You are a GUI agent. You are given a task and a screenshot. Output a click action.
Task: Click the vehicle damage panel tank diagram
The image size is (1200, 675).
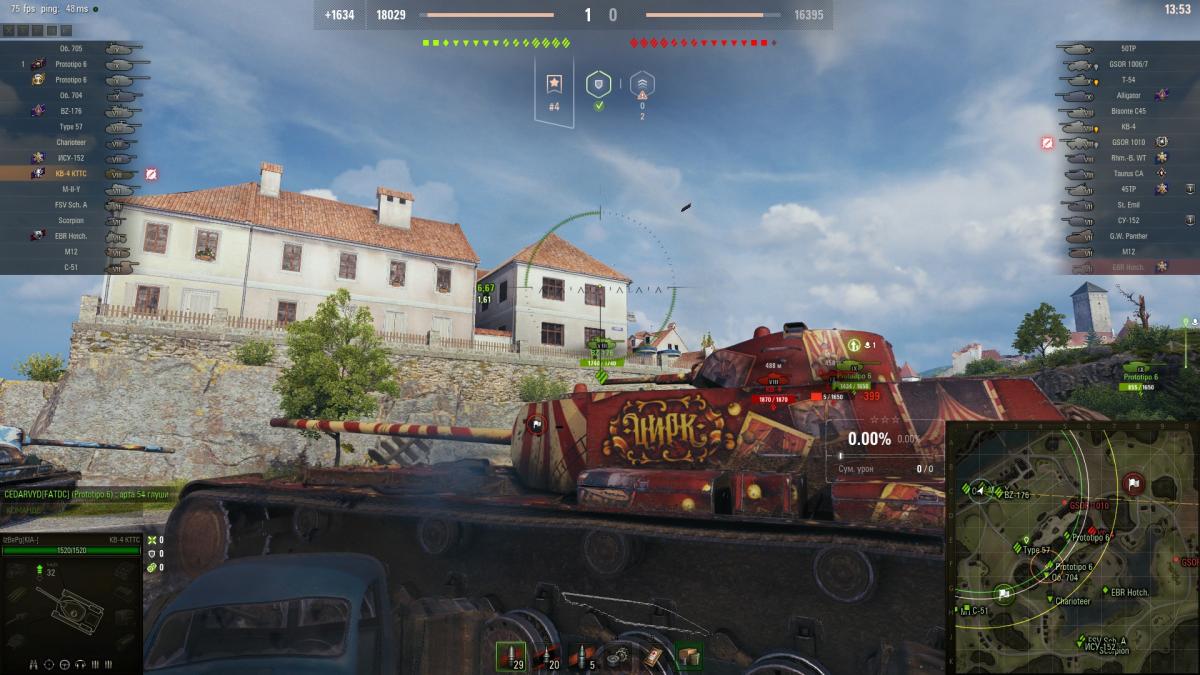(x=70, y=607)
